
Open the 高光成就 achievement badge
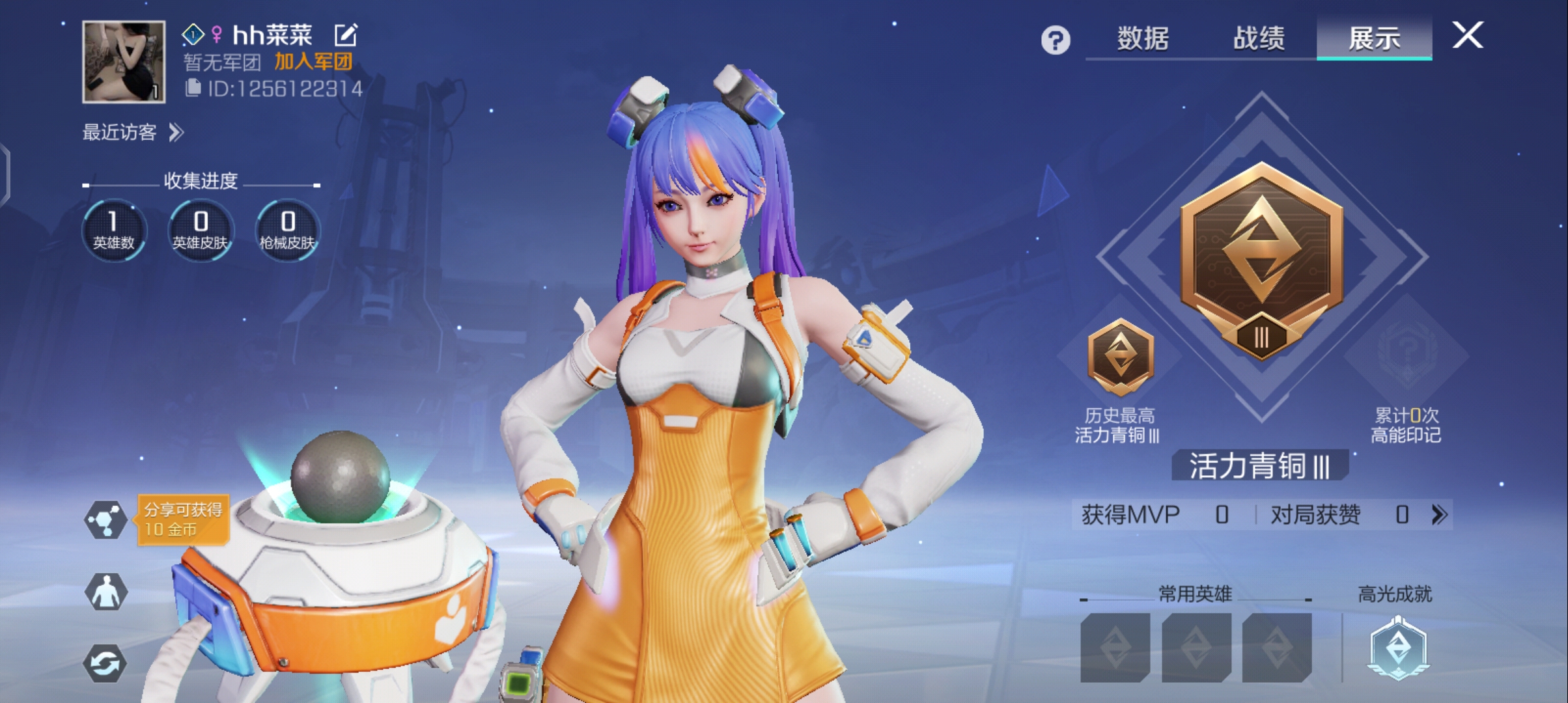click(1397, 648)
